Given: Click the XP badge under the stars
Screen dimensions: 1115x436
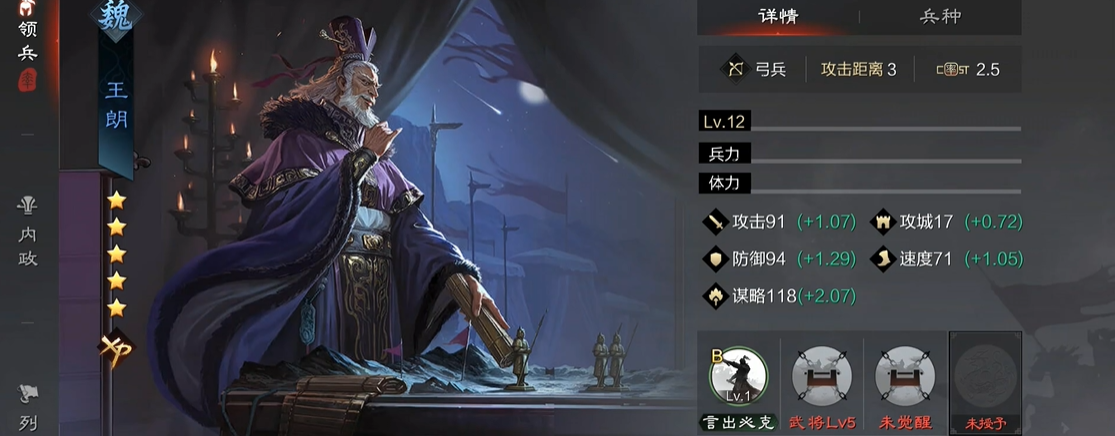Looking at the screenshot, I should point(115,349).
